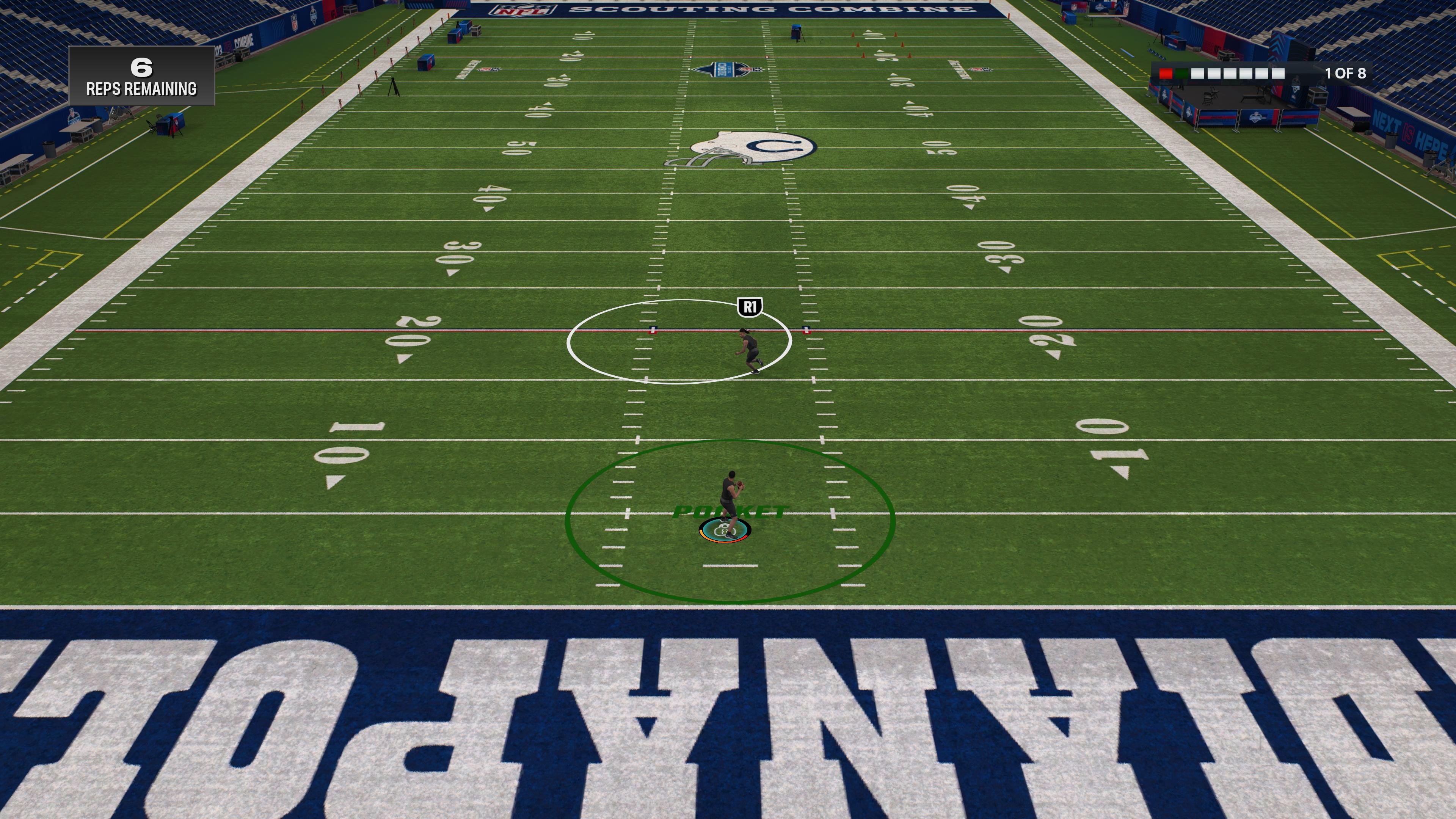1456x819 pixels.
Task: Click the green square in the rep tracker
Action: click(1182, 74)
